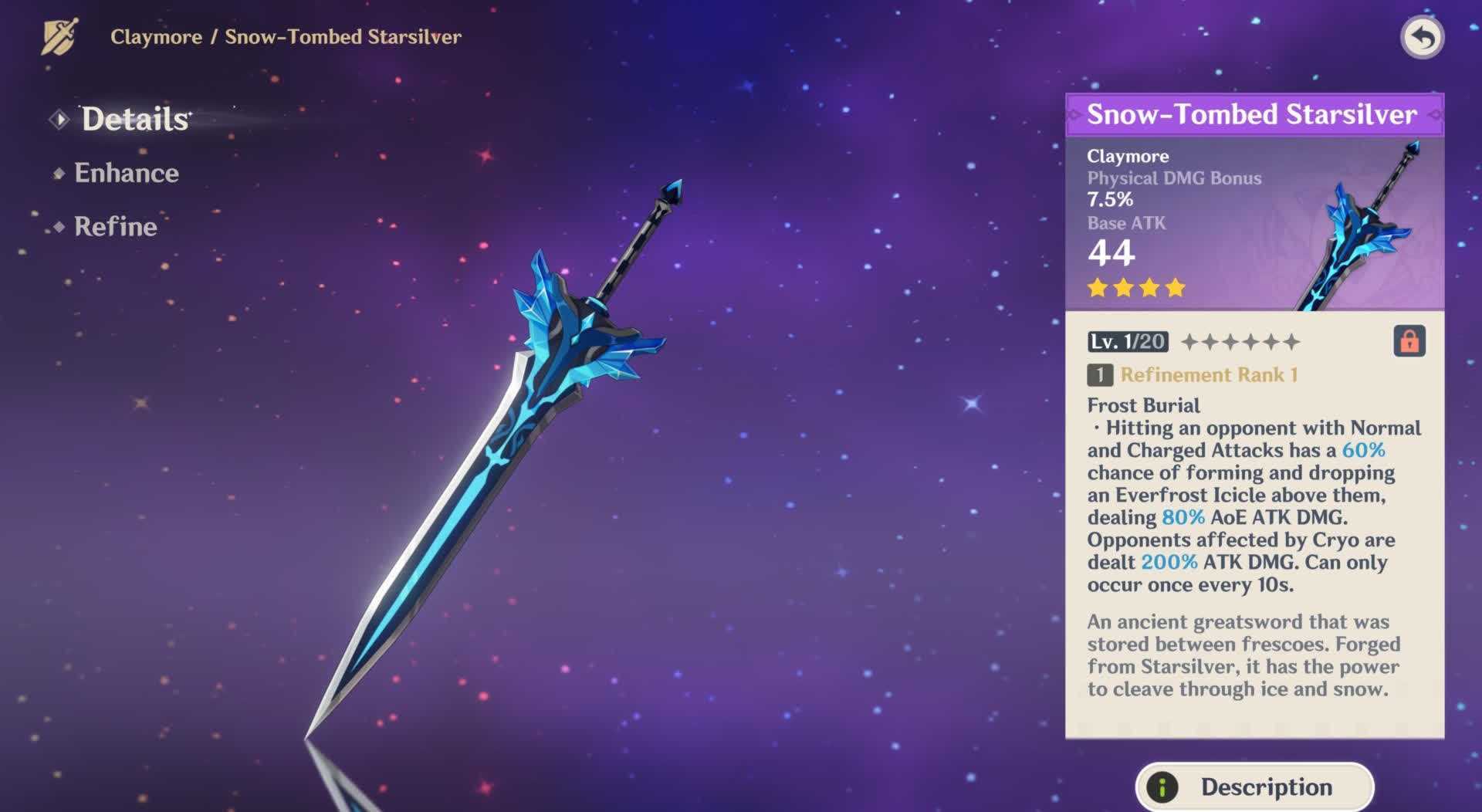The height and width of the screenshot is (812, 1482).
Task: Click the claymore icon in the header
Action: click(x=59, y=37)
